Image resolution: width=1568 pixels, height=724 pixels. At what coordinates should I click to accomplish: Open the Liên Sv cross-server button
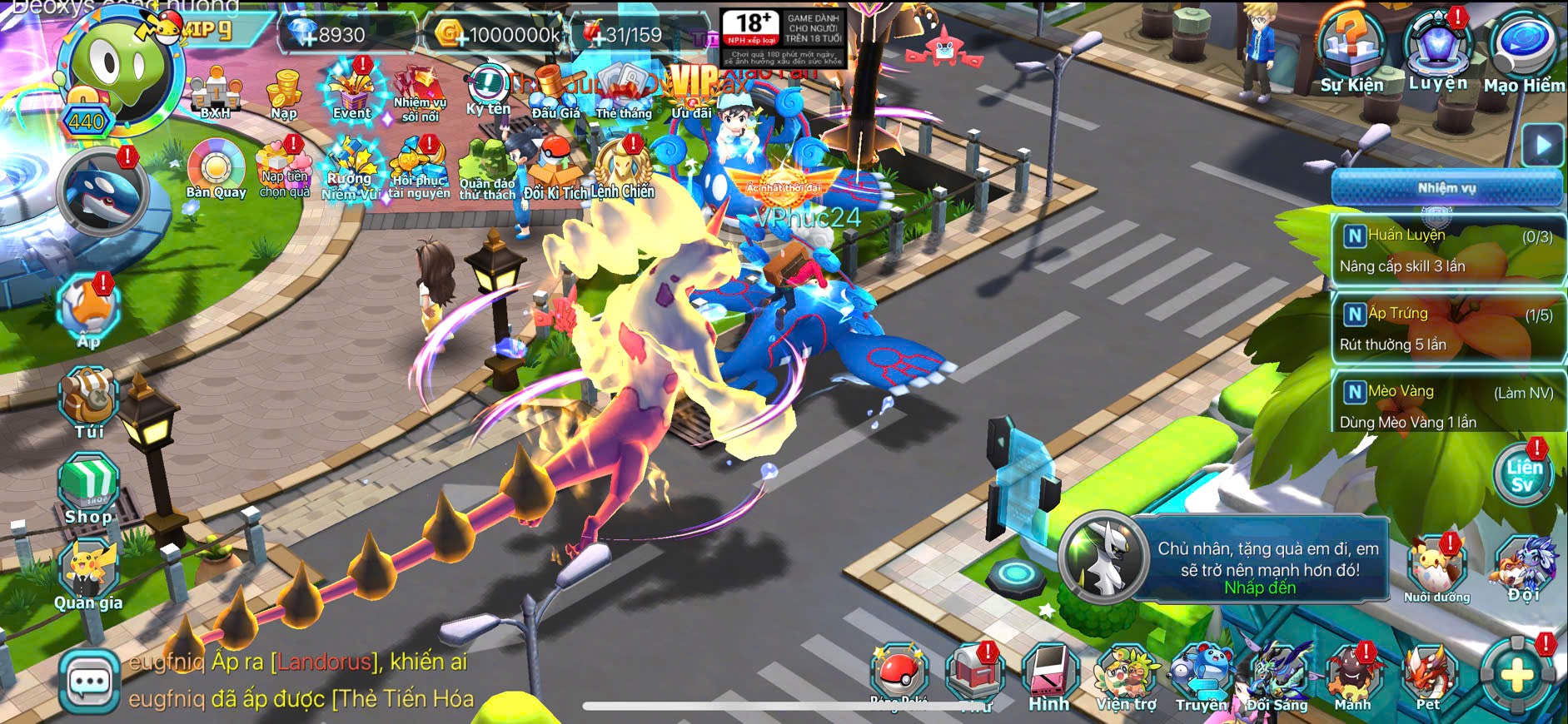[1522, 474]
